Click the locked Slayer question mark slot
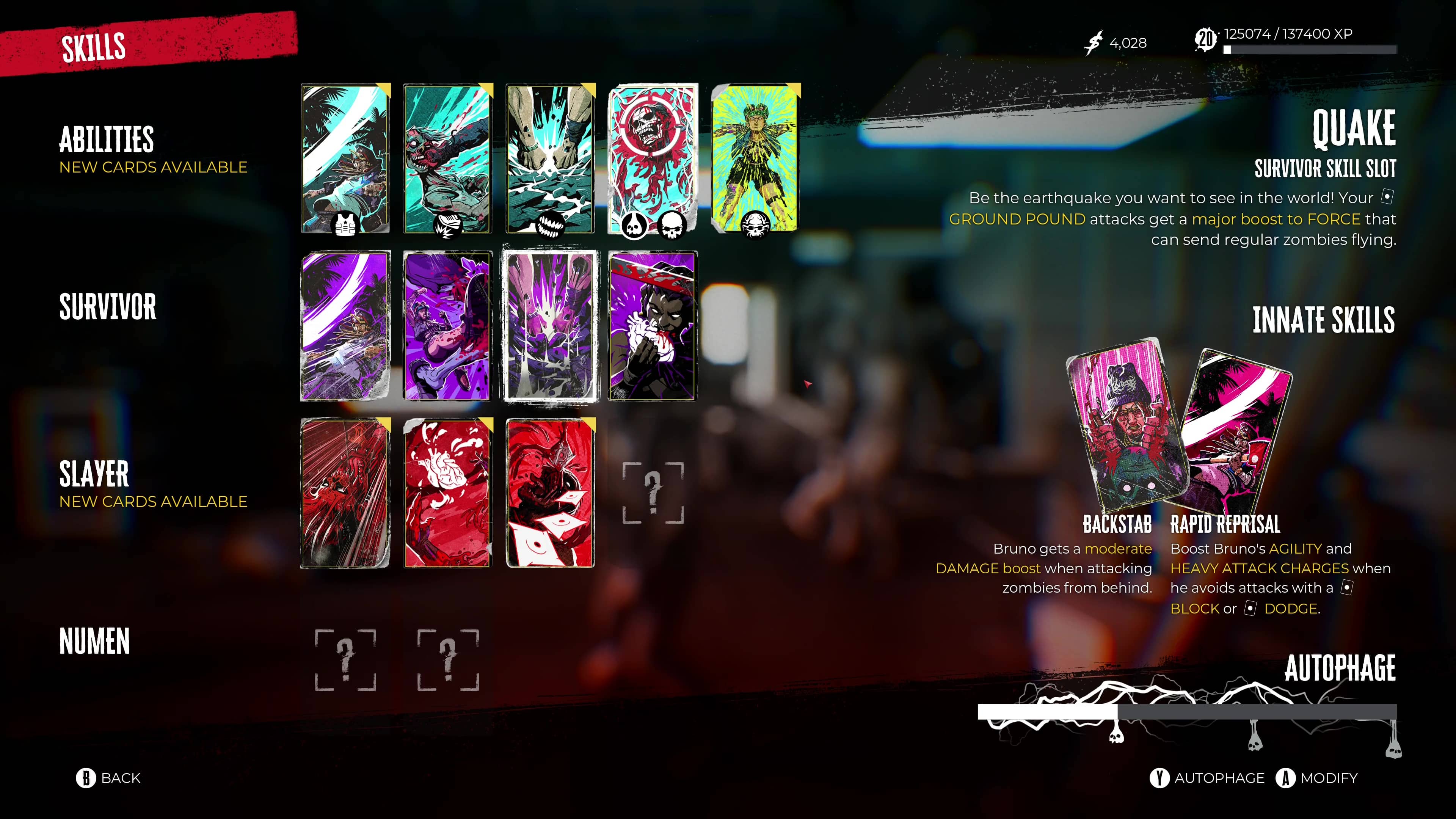Image resolution: width=1456 pixels, height=819 pixels. 653,493
